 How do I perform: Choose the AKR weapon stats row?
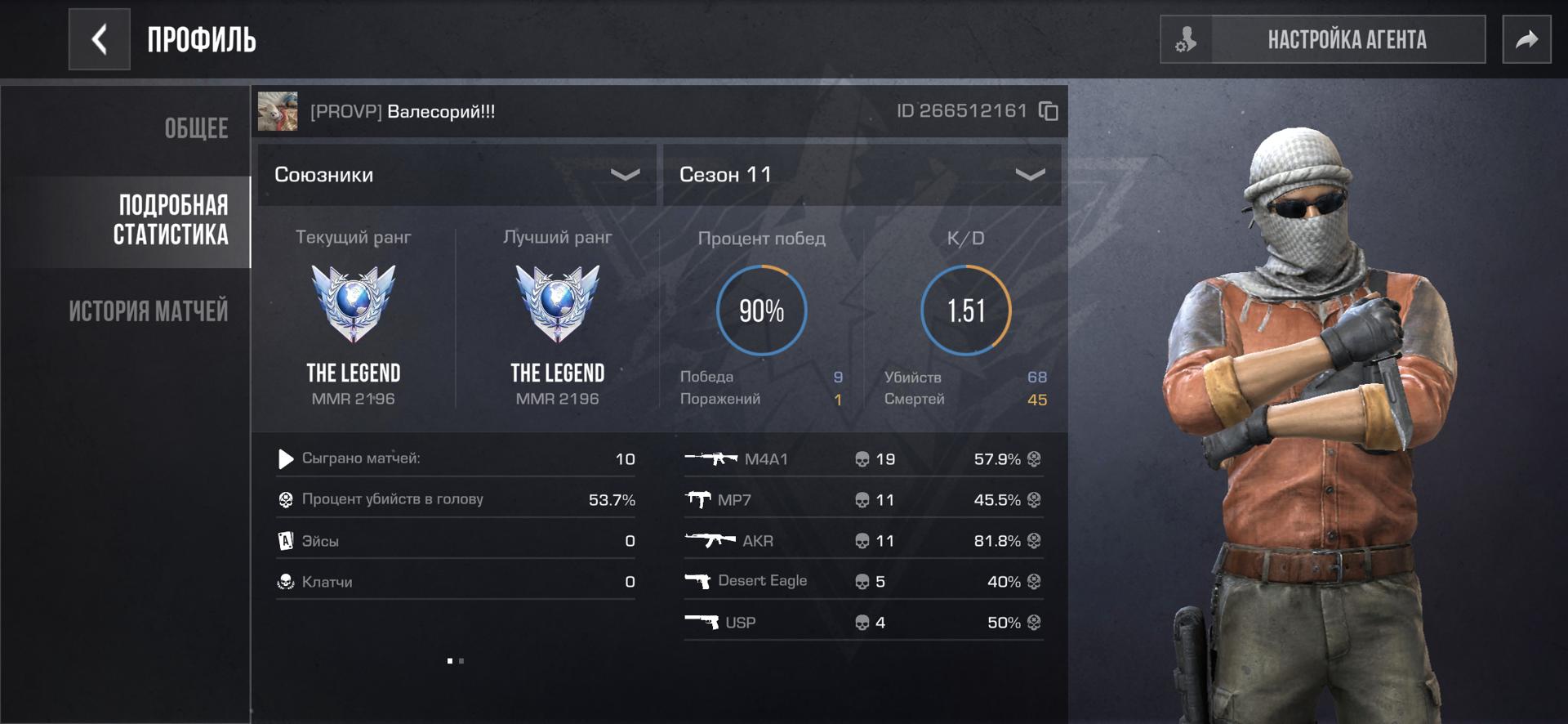click(x=863, y=541)
